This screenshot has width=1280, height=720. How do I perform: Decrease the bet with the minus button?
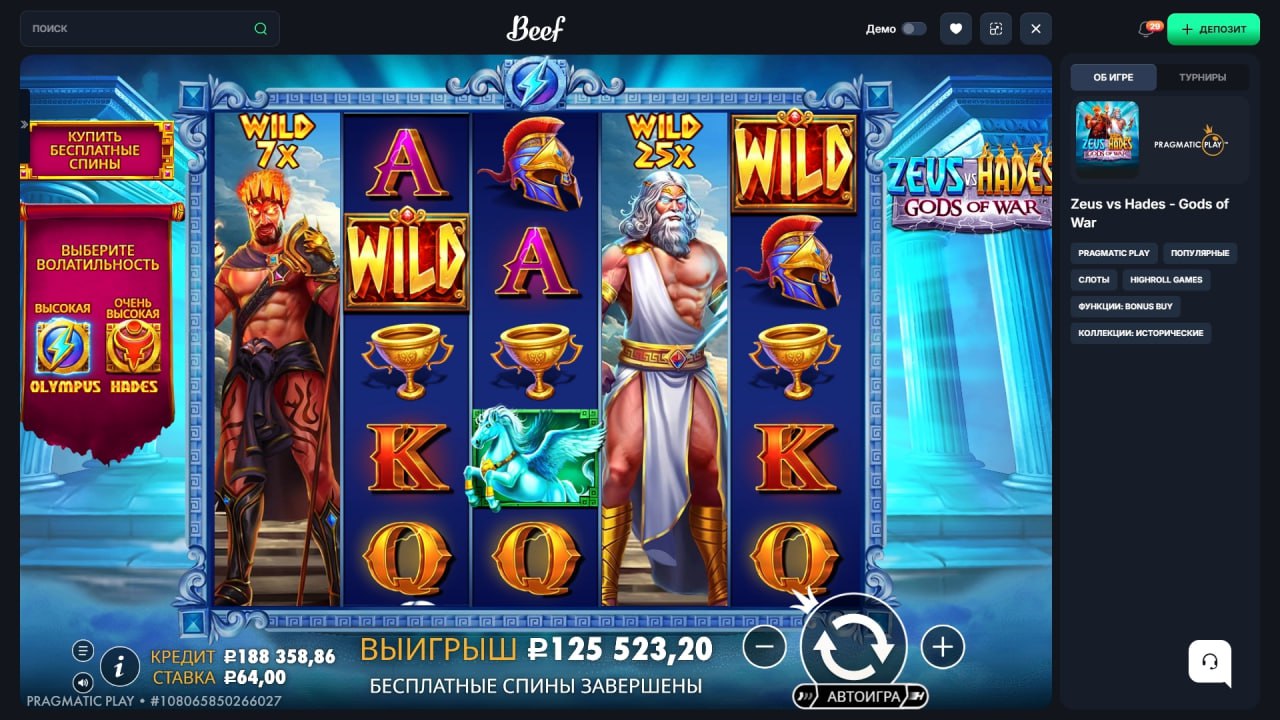(765, 647)
